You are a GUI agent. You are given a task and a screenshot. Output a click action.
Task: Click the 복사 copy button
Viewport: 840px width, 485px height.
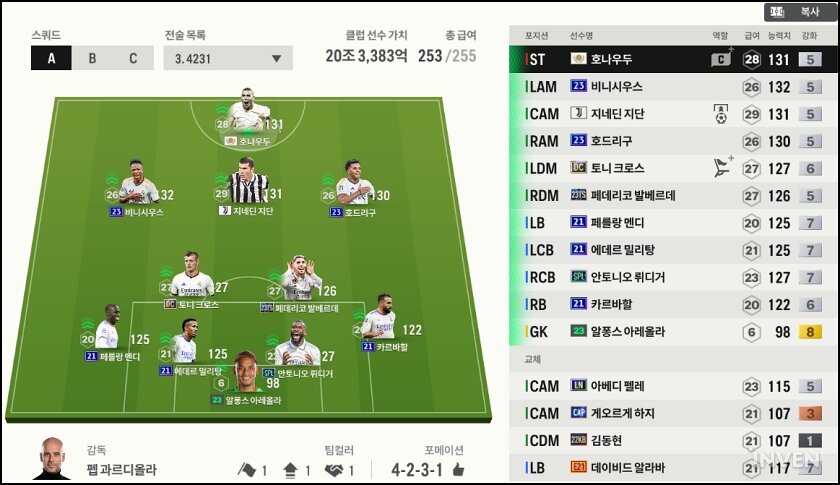coord(809,12)
